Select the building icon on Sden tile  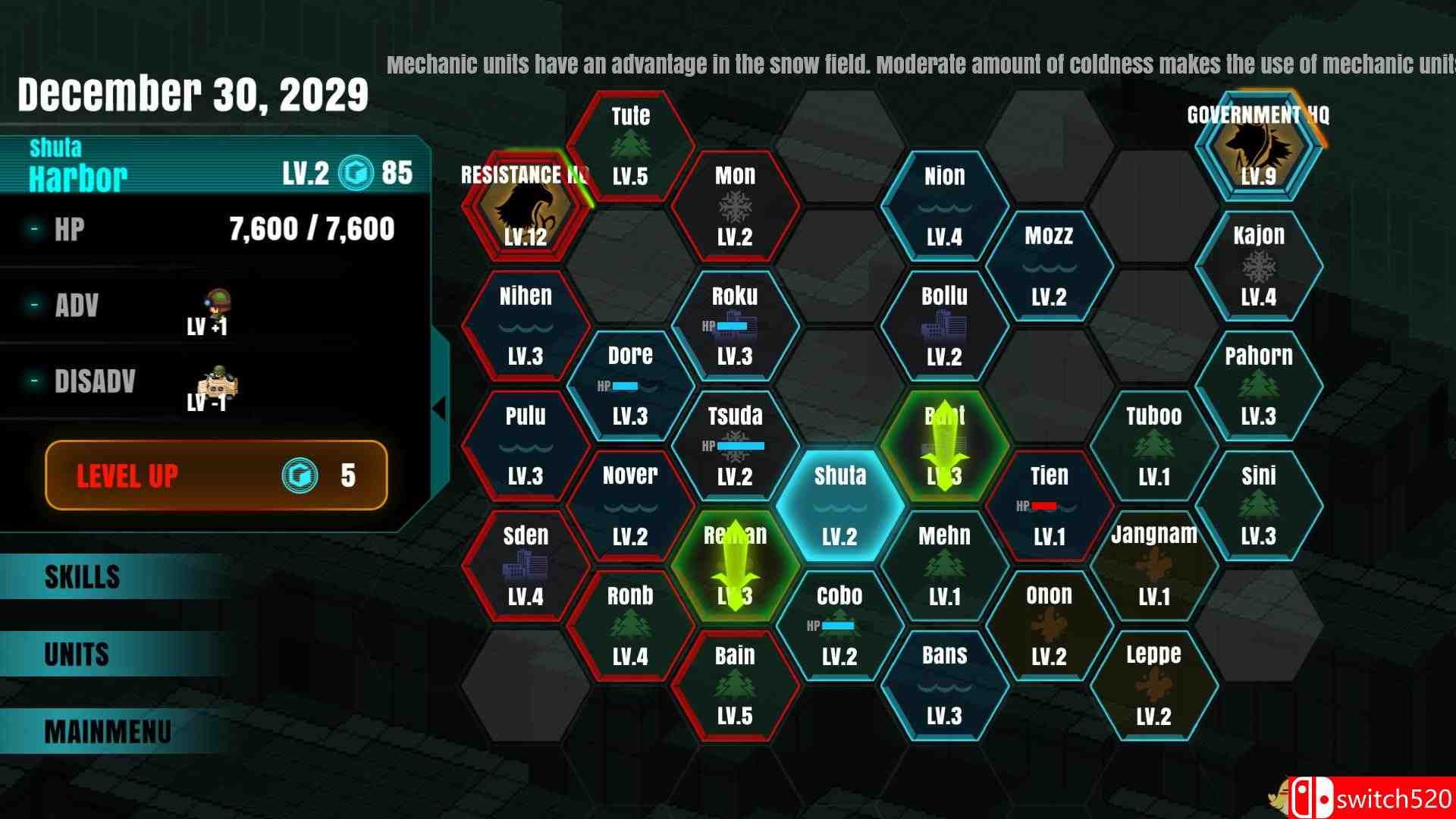[x=527, y=565]
